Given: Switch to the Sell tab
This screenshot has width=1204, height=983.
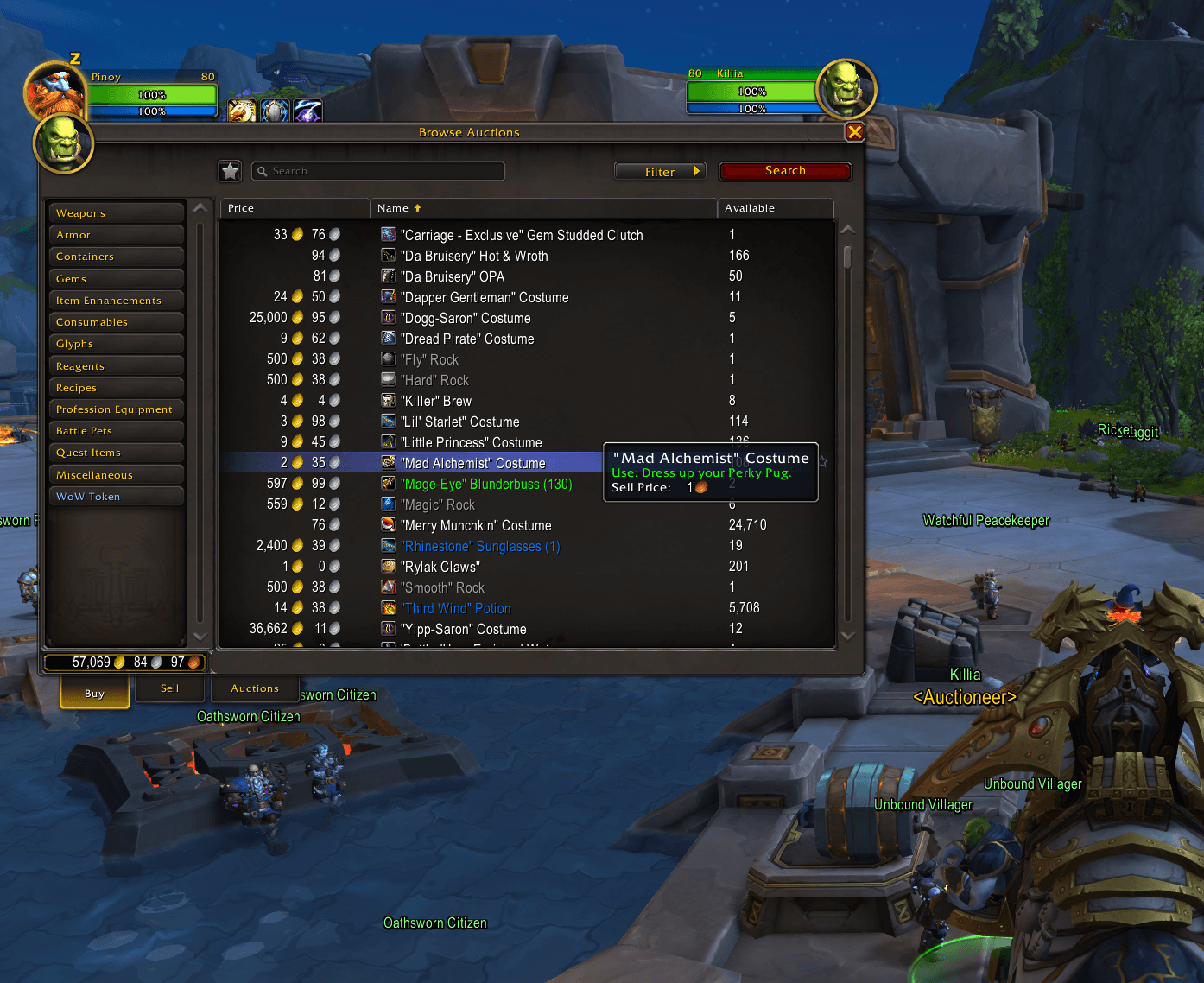Looking at the screenshot, I should pyautogui.click(x=169, y=688).
